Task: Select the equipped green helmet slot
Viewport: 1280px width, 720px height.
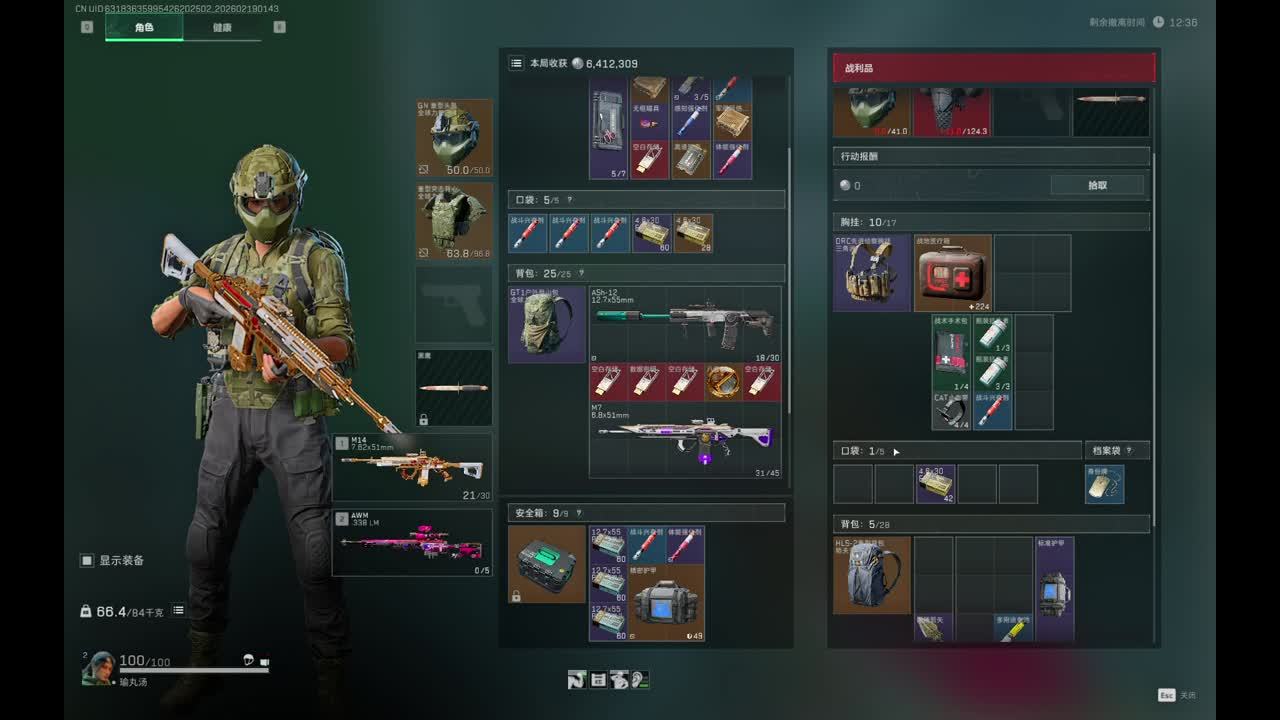Action: click(454, 138)
